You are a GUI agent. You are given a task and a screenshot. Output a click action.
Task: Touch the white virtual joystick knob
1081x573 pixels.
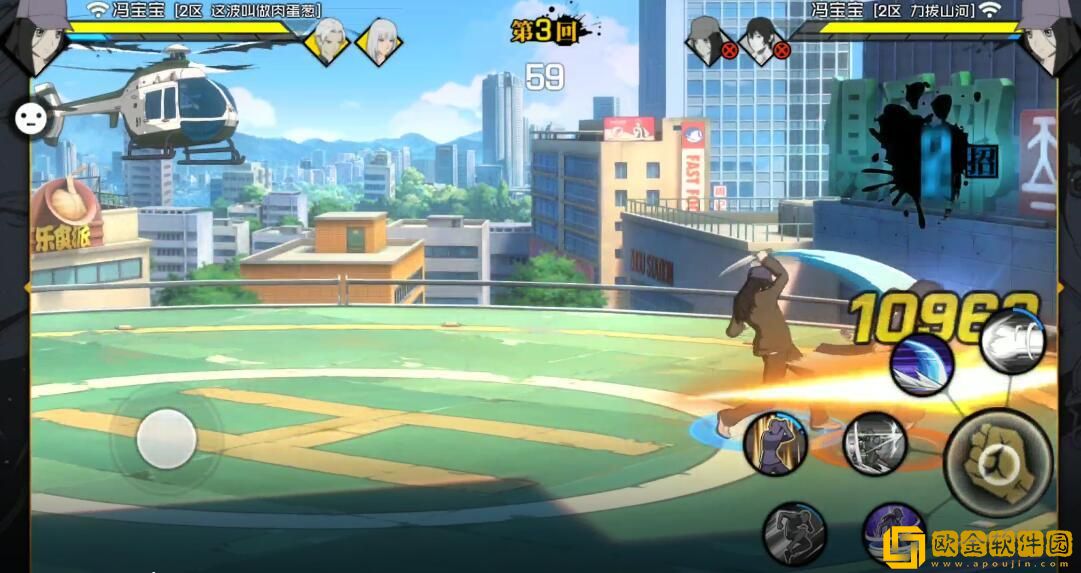(x=166, y=439)
